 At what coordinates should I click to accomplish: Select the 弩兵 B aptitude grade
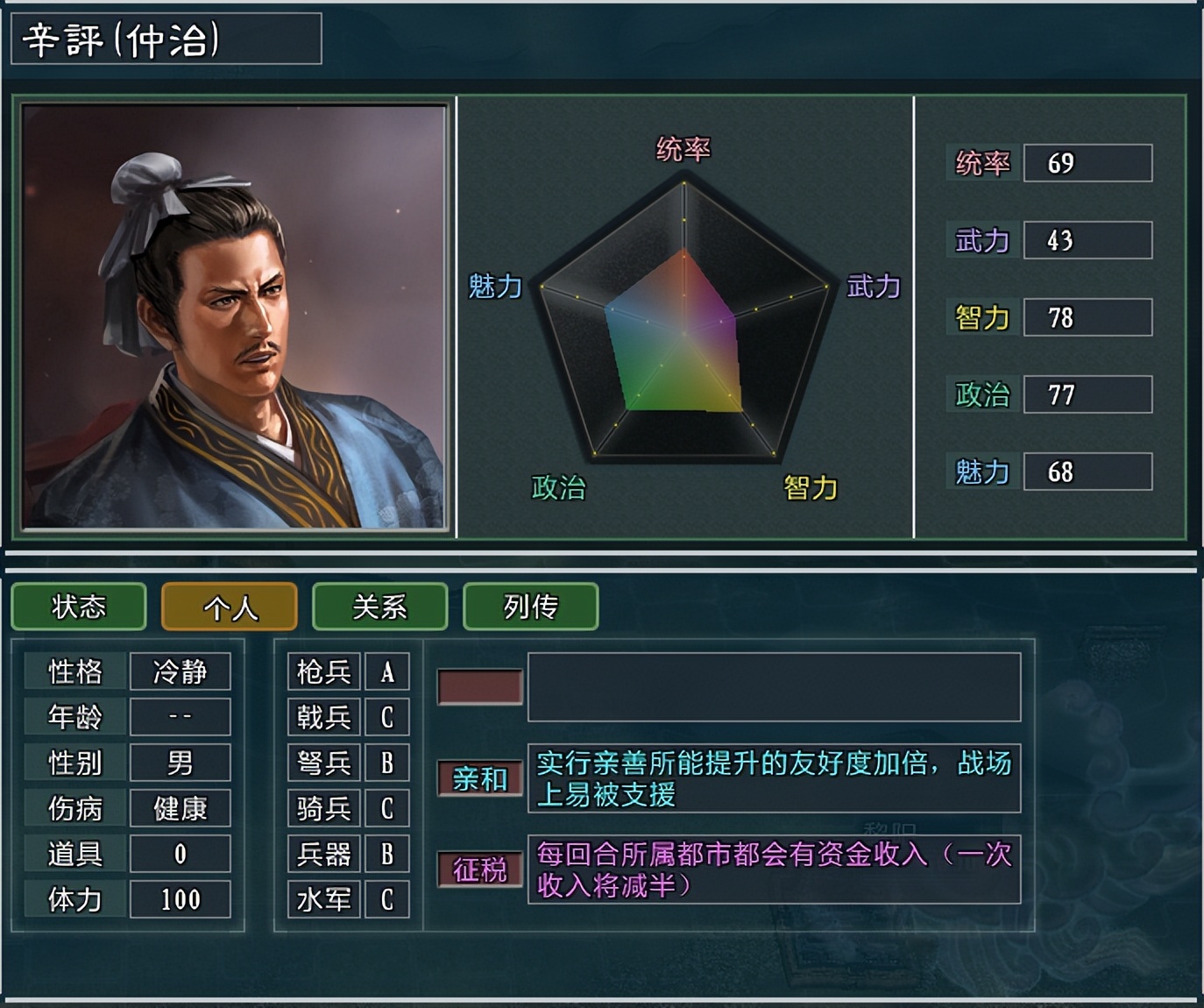[386, 763]
